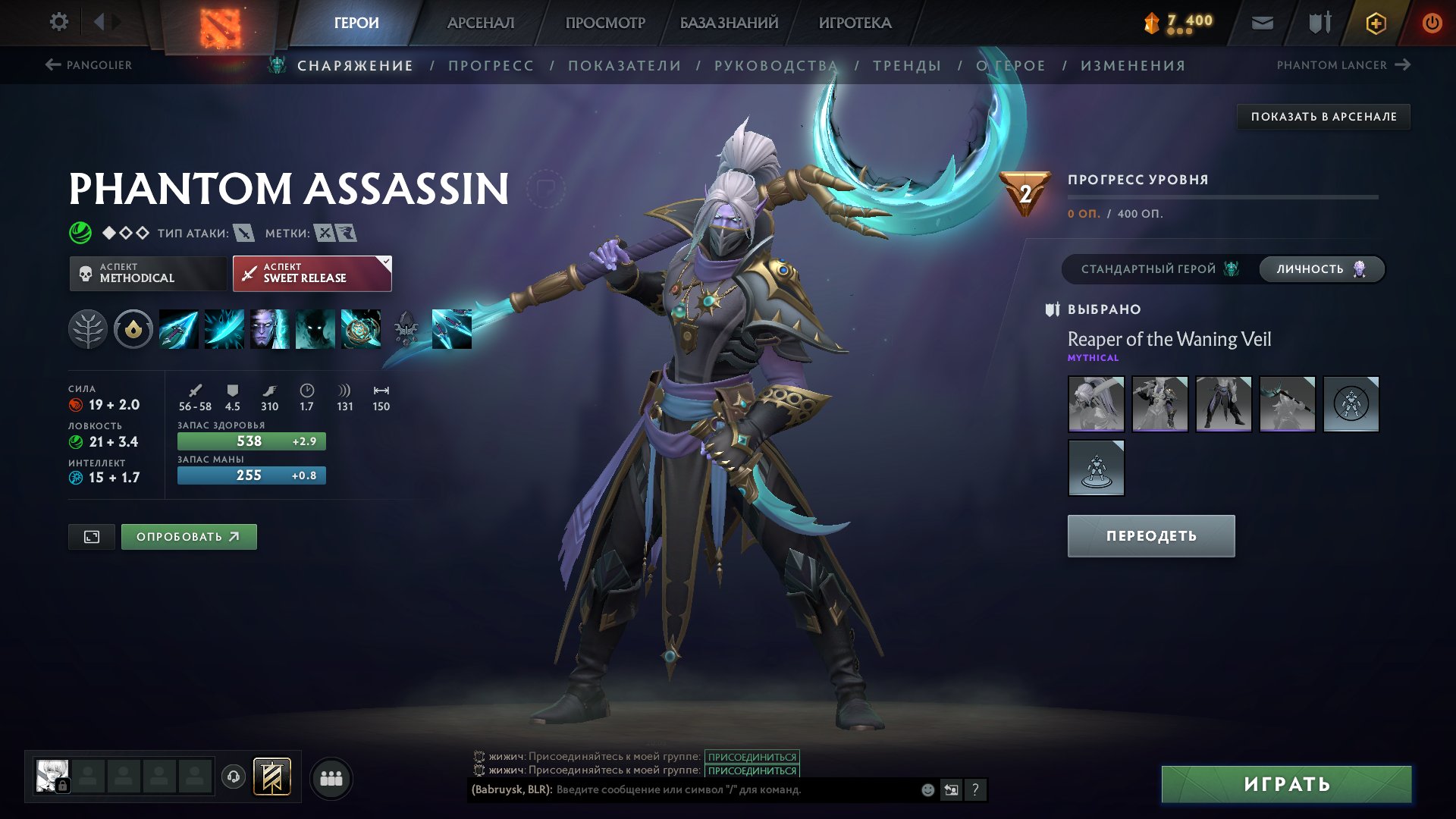Click the green health bar
The height and width of the screenshot is (819, 1456).
251,441
